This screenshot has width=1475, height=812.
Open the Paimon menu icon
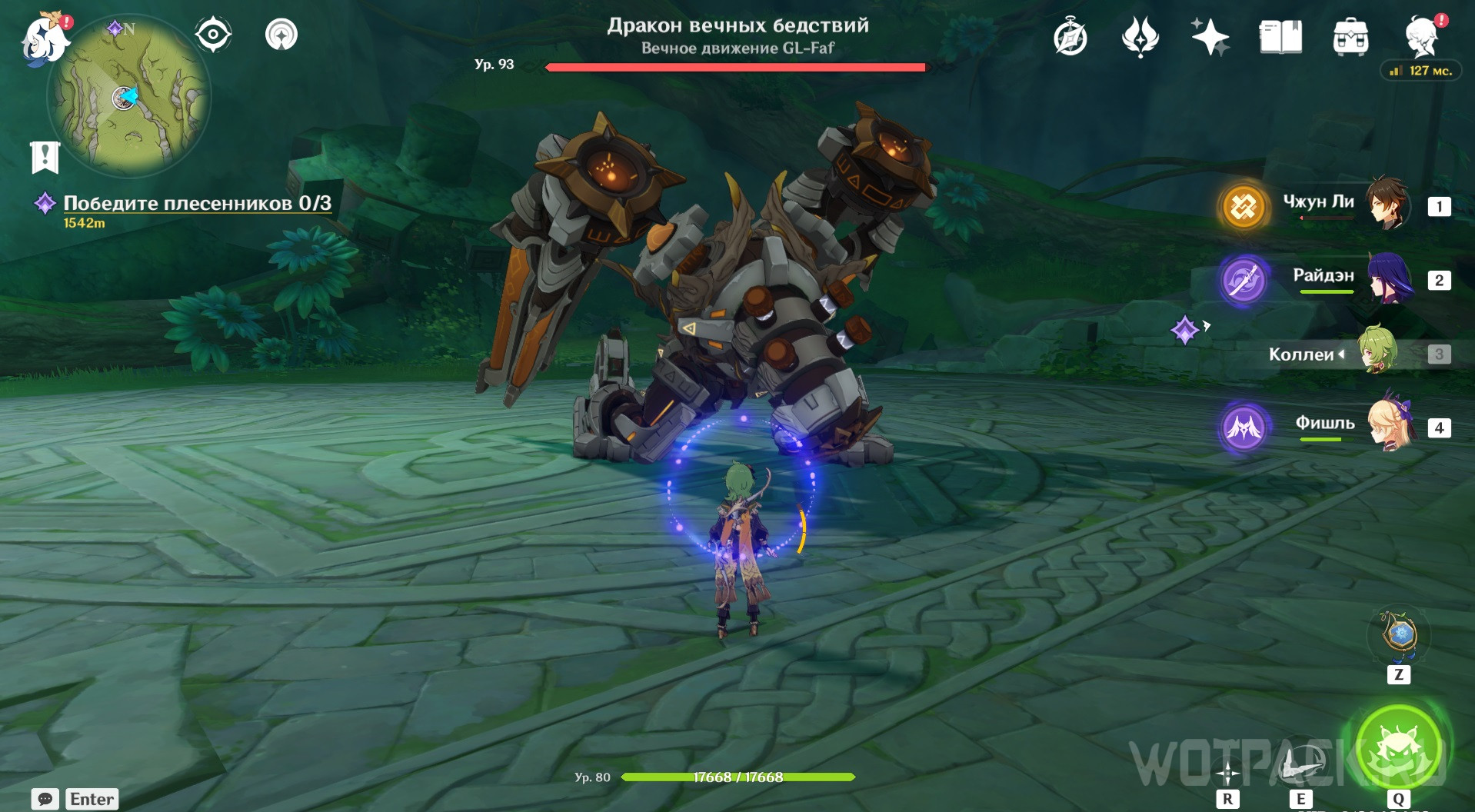[44, 38]
